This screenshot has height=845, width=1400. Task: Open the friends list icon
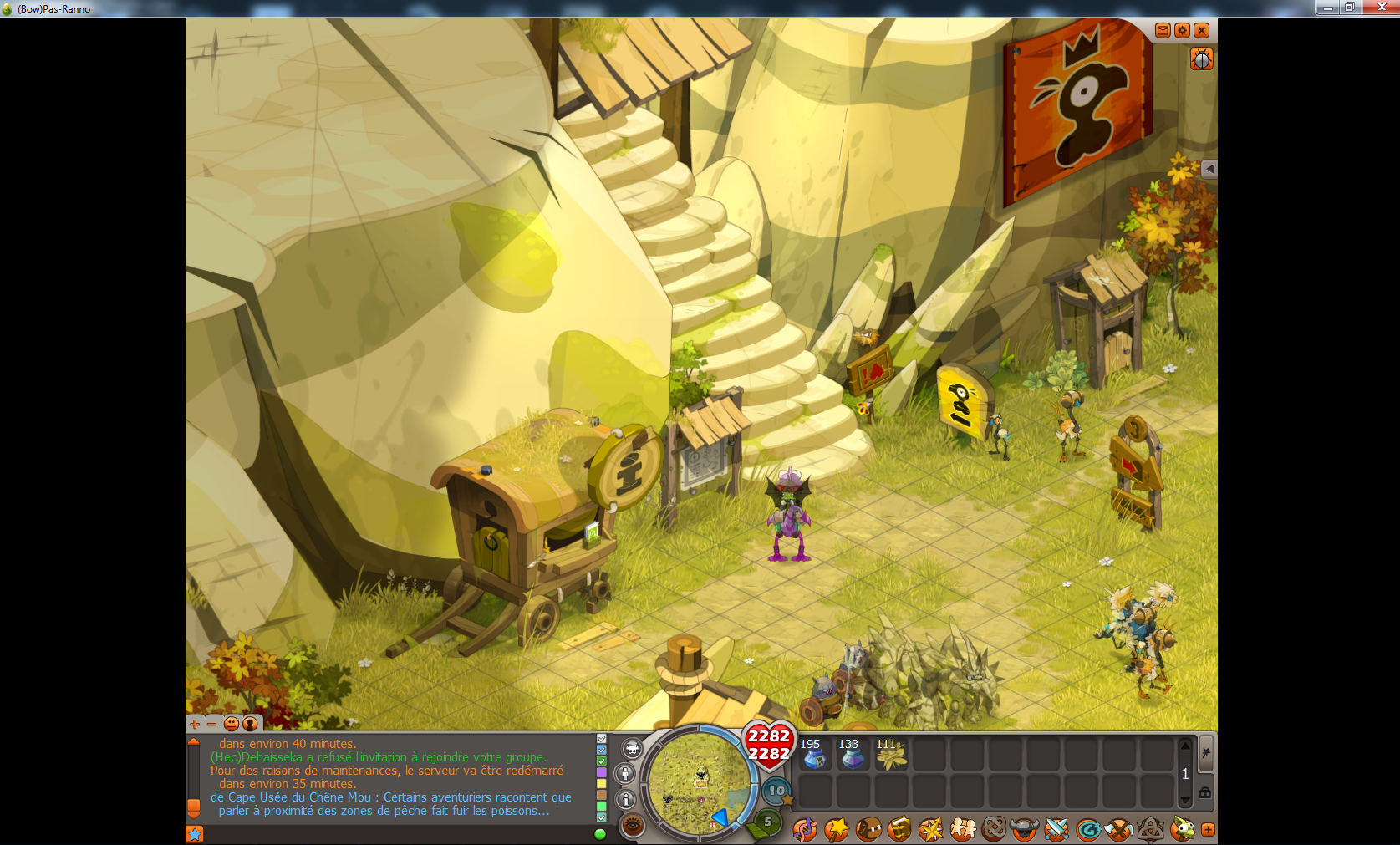962,829
